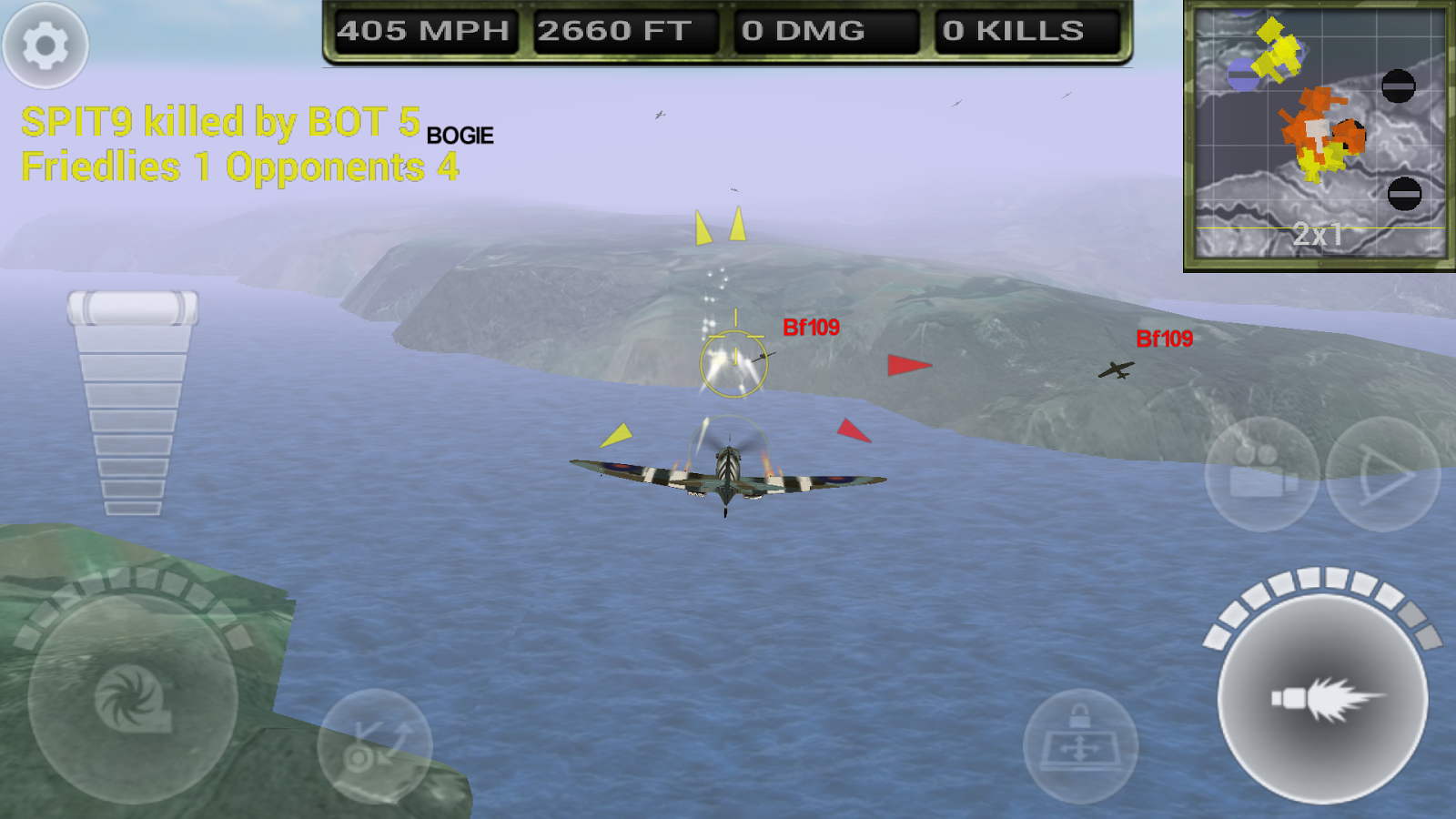Tap the play triangle button
Screen dimensions: 1456x819
coord(1383,474)
